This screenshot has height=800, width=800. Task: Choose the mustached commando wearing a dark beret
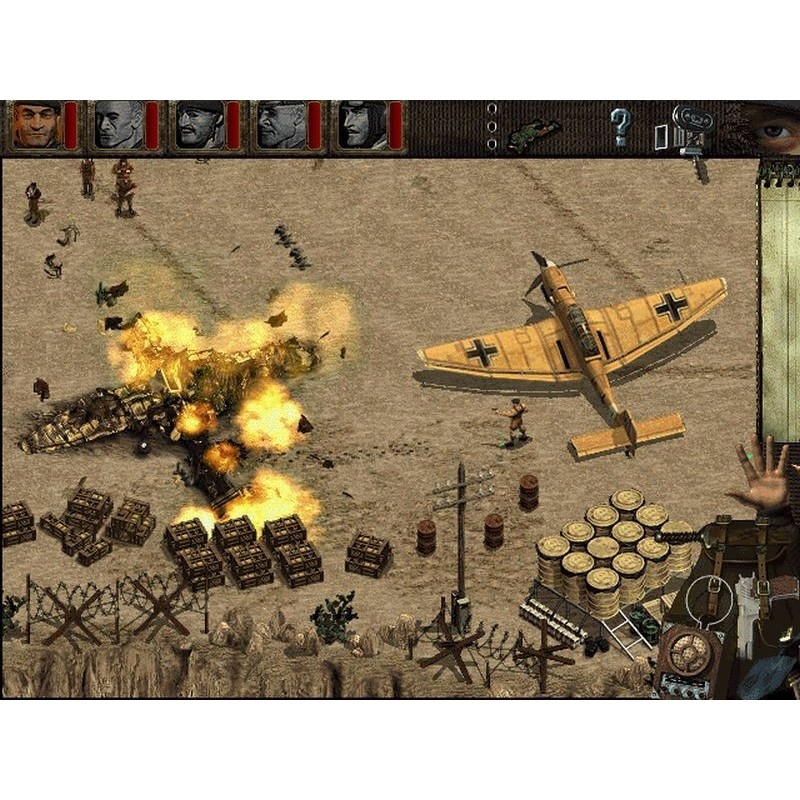point(200,125)
